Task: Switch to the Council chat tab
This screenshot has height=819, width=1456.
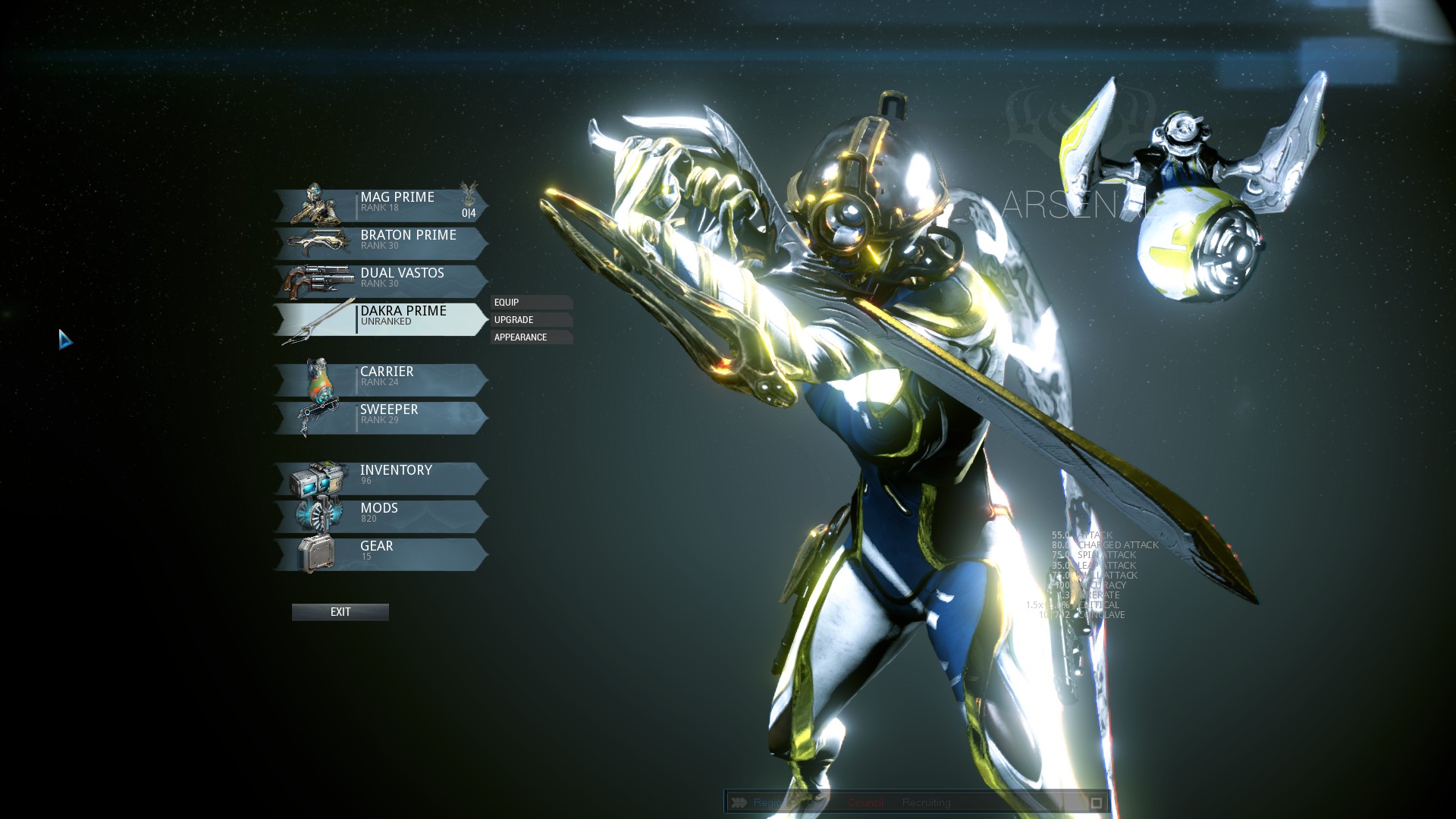Action: [x=865, y=802]
